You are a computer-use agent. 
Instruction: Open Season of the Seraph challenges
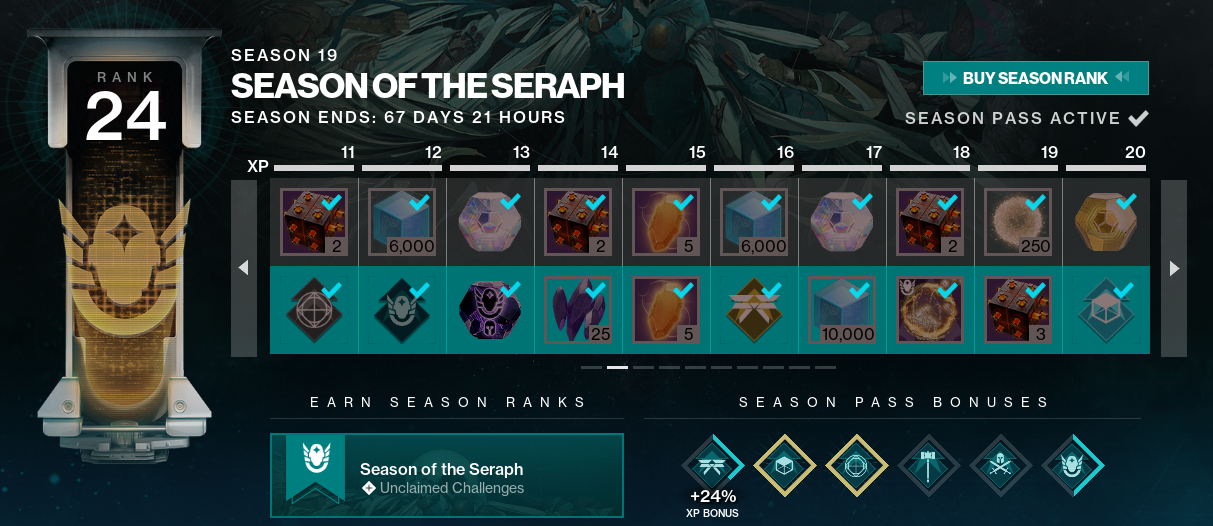point(446,475)
